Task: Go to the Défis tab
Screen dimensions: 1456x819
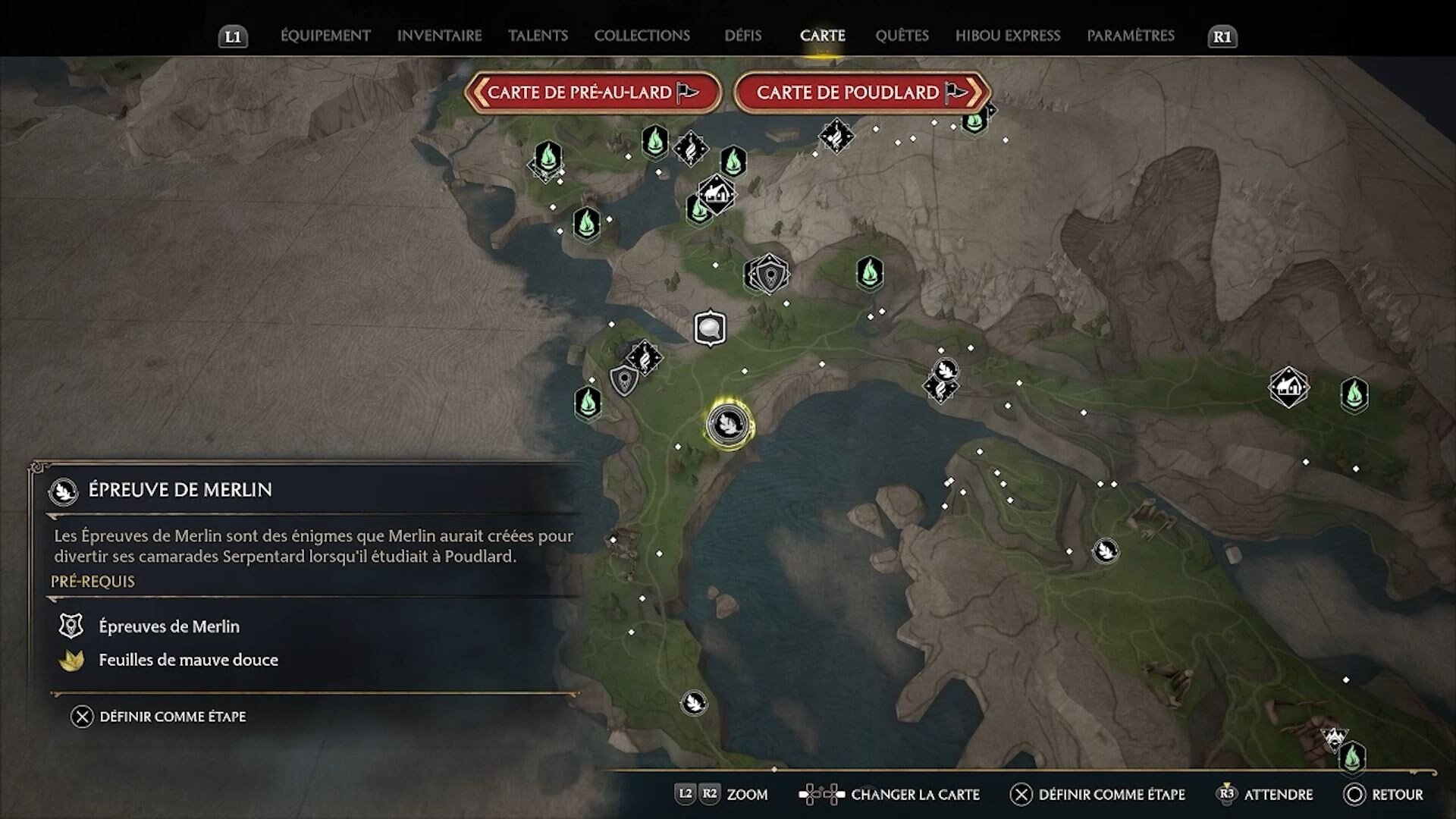Action: point(742,36)
